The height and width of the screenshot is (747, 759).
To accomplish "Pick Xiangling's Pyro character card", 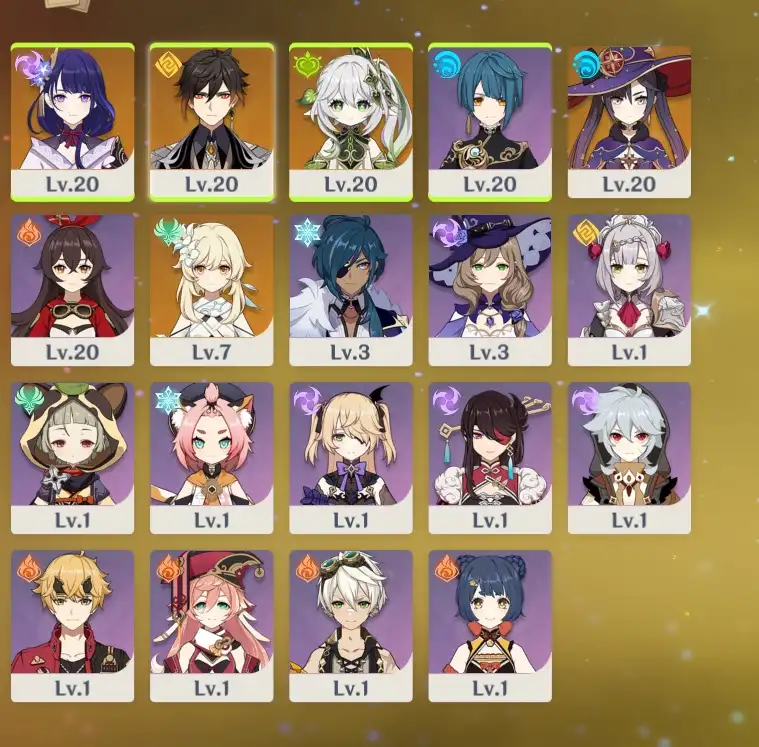I will (x=489, y=626).
